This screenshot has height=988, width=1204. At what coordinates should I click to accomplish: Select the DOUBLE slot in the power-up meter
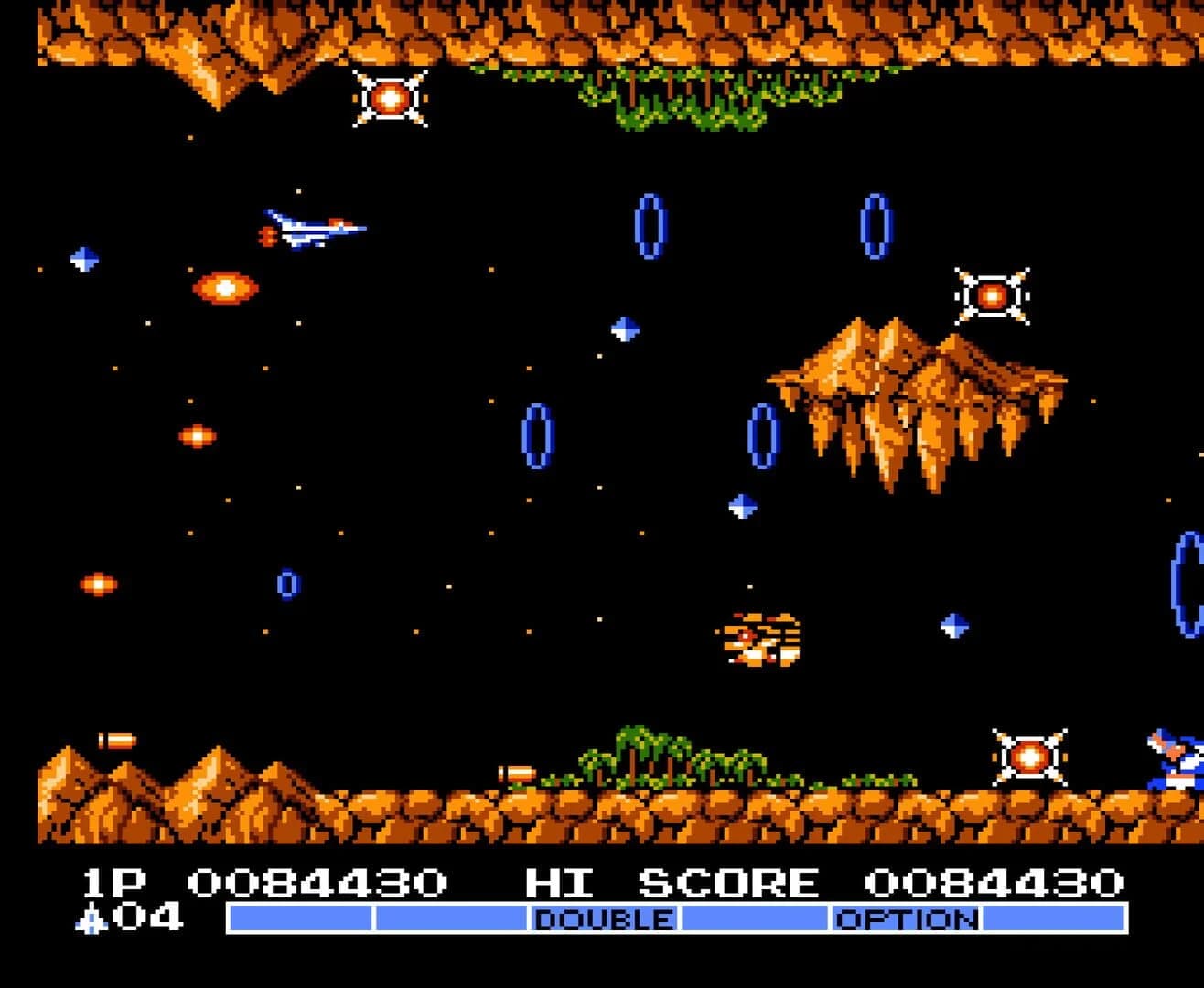(604, 918)
